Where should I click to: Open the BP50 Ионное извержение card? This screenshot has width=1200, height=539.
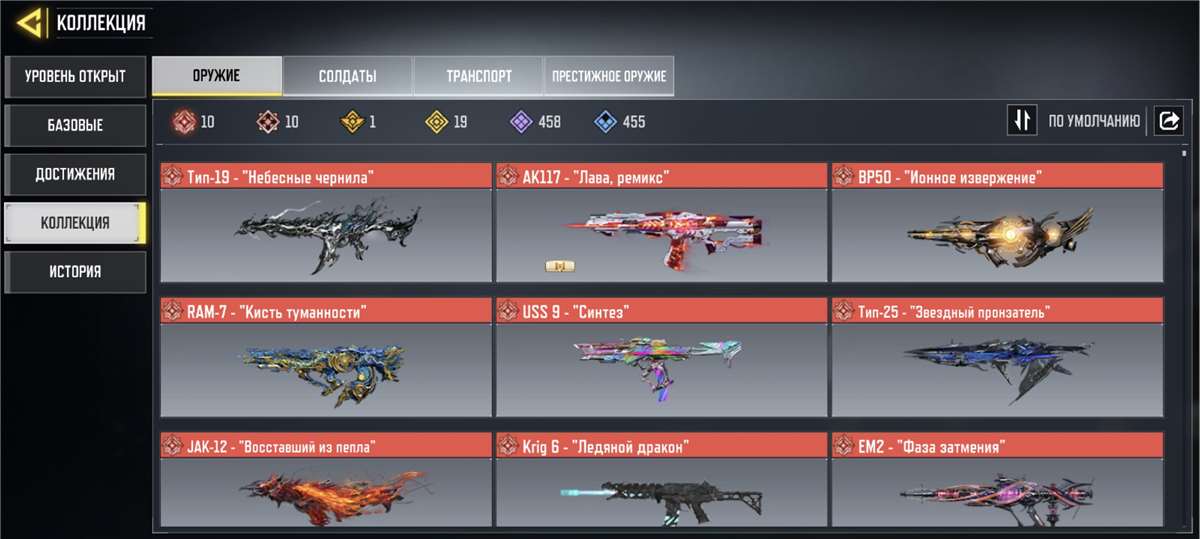pos(997,223)
